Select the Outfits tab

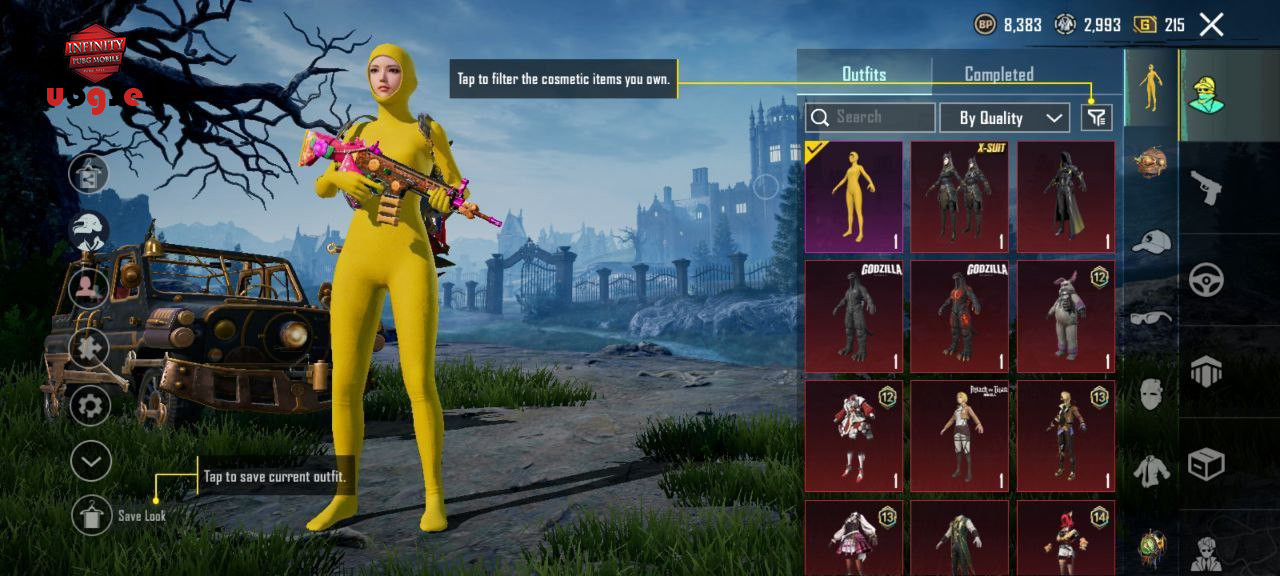[864, 74]
